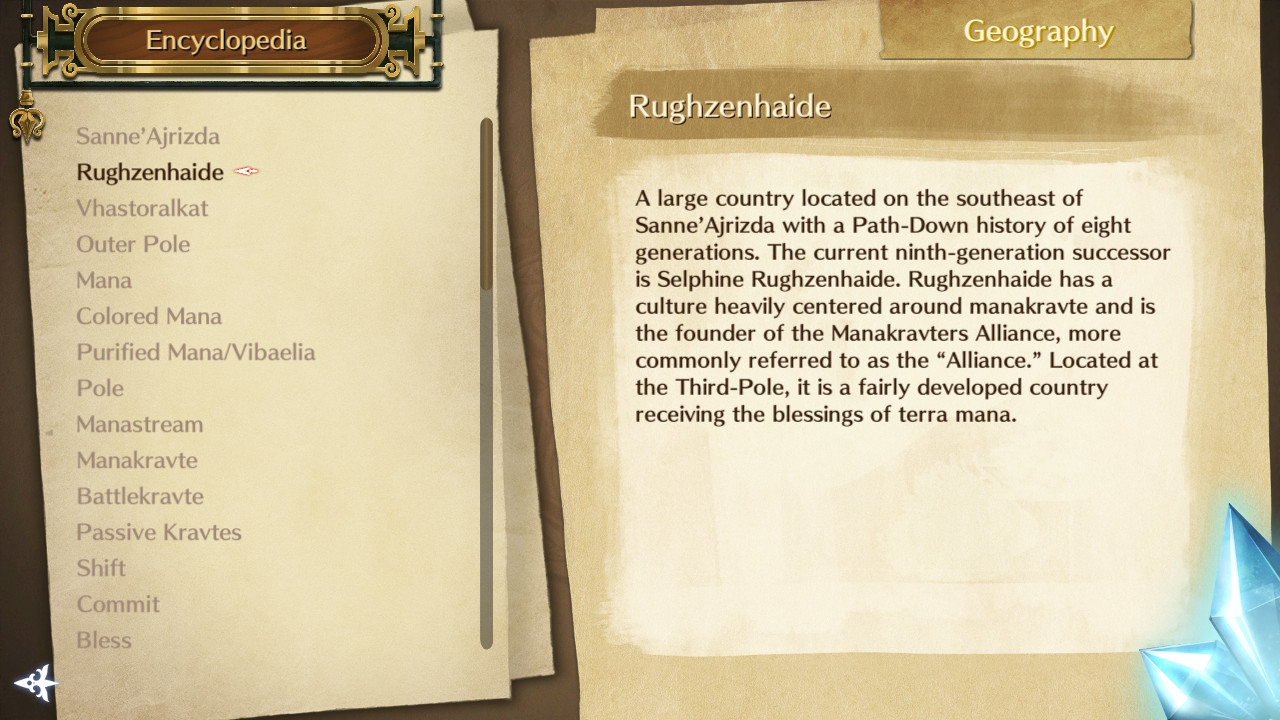This screenshot has height=720, width=1280.
Task: Open the Commit entry
Action: tap(118, 604)
